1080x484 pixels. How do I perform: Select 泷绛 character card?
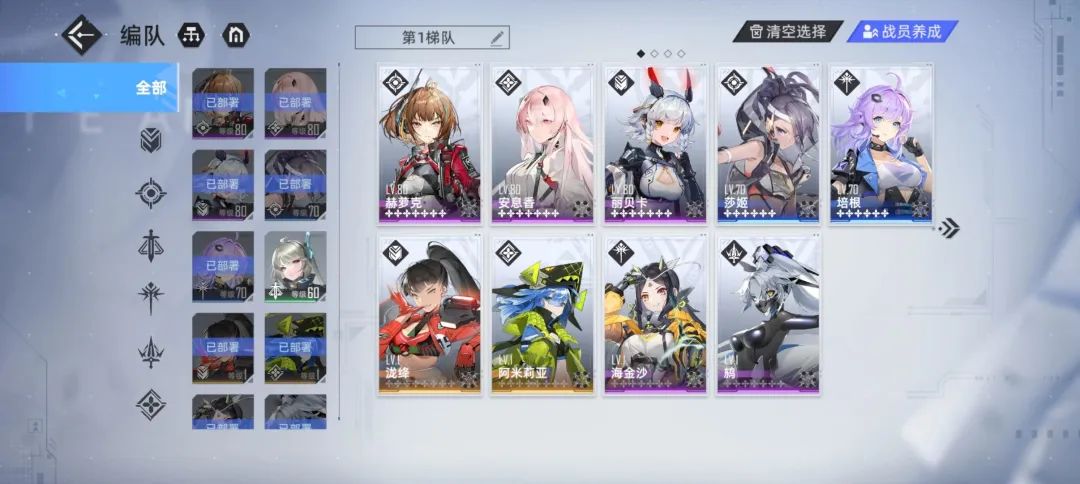click(x=430, y=315)
